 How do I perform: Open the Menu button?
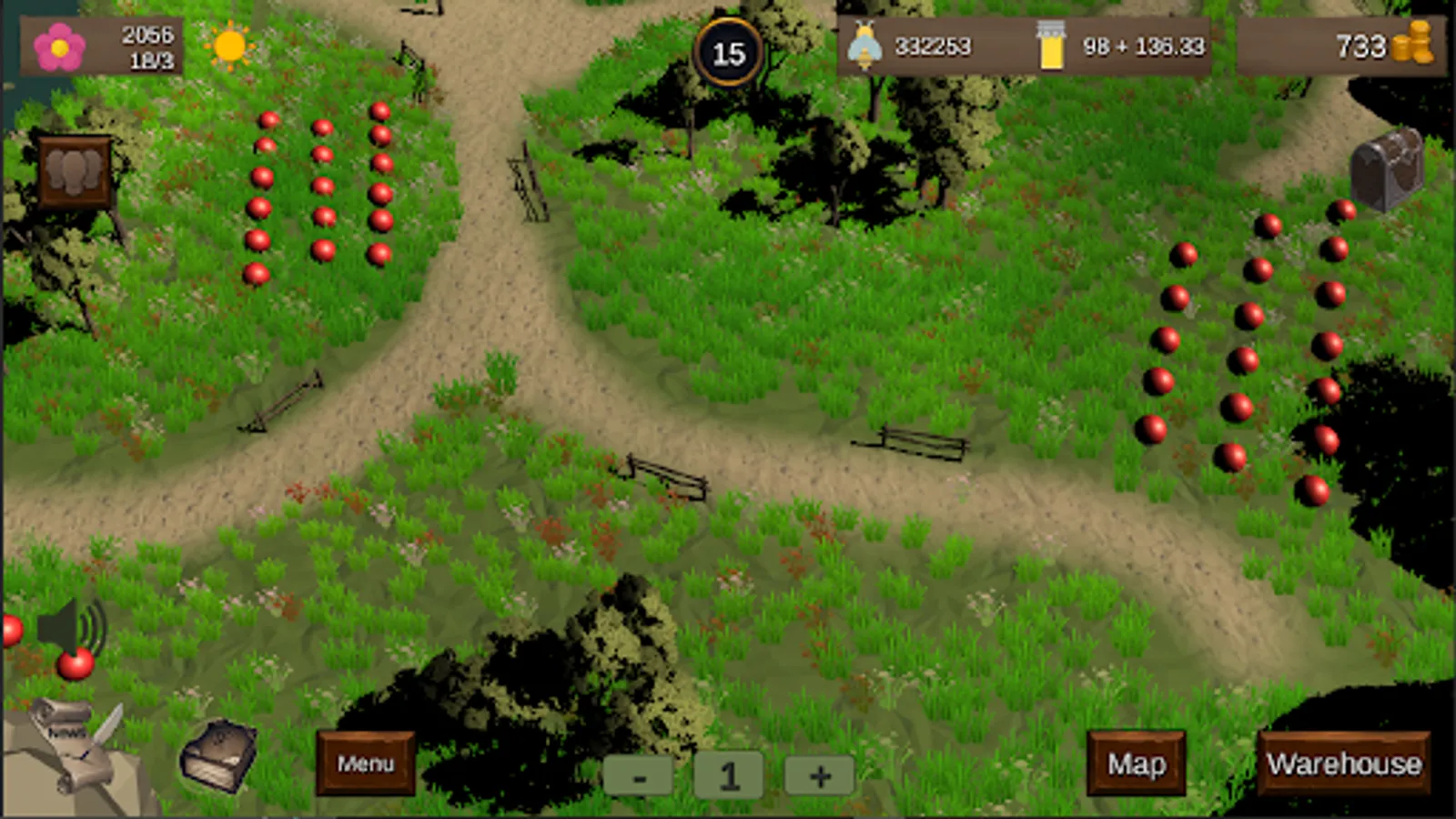(366, 763)
